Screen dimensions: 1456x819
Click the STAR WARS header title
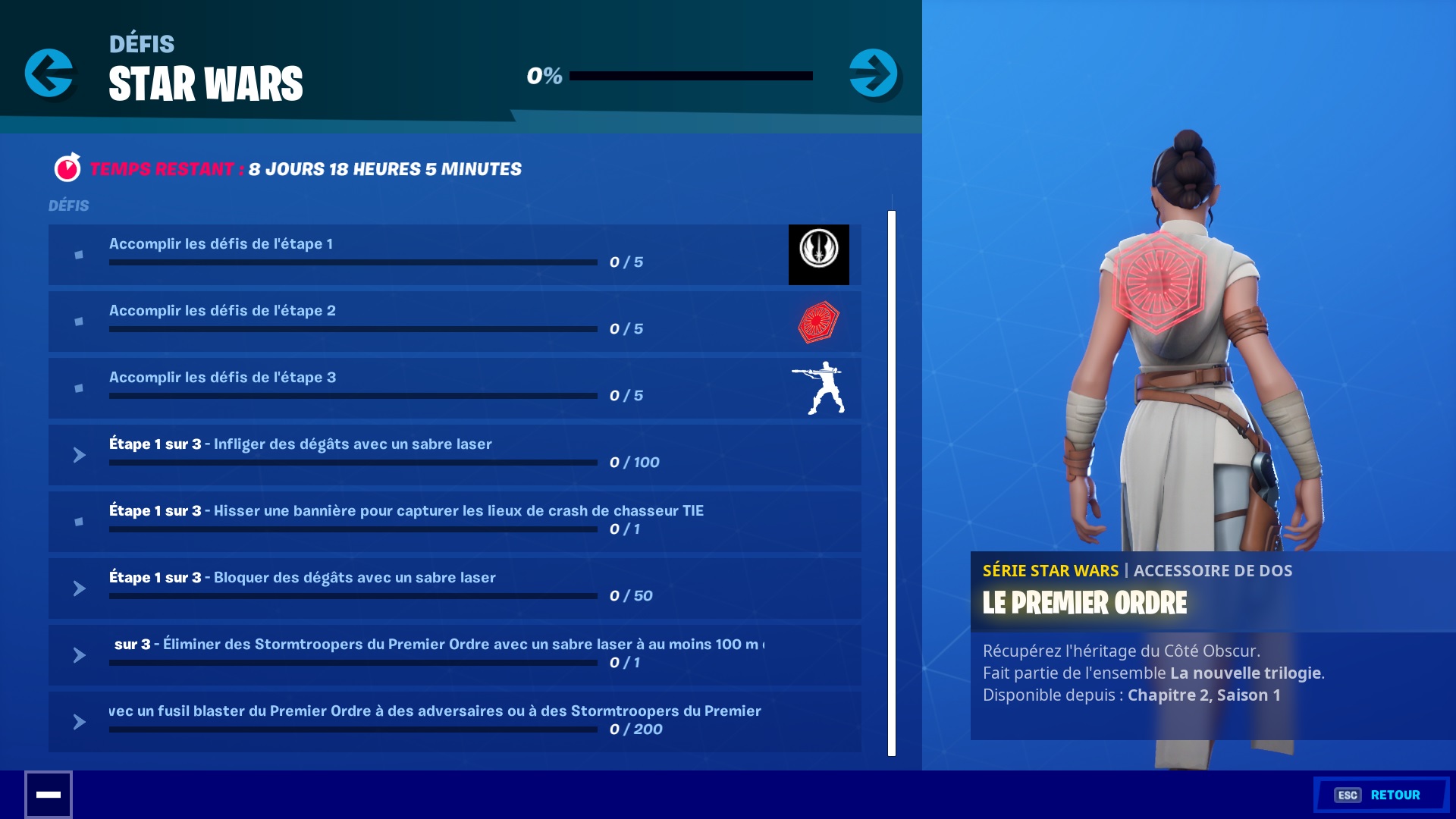(x=206, y=85)
